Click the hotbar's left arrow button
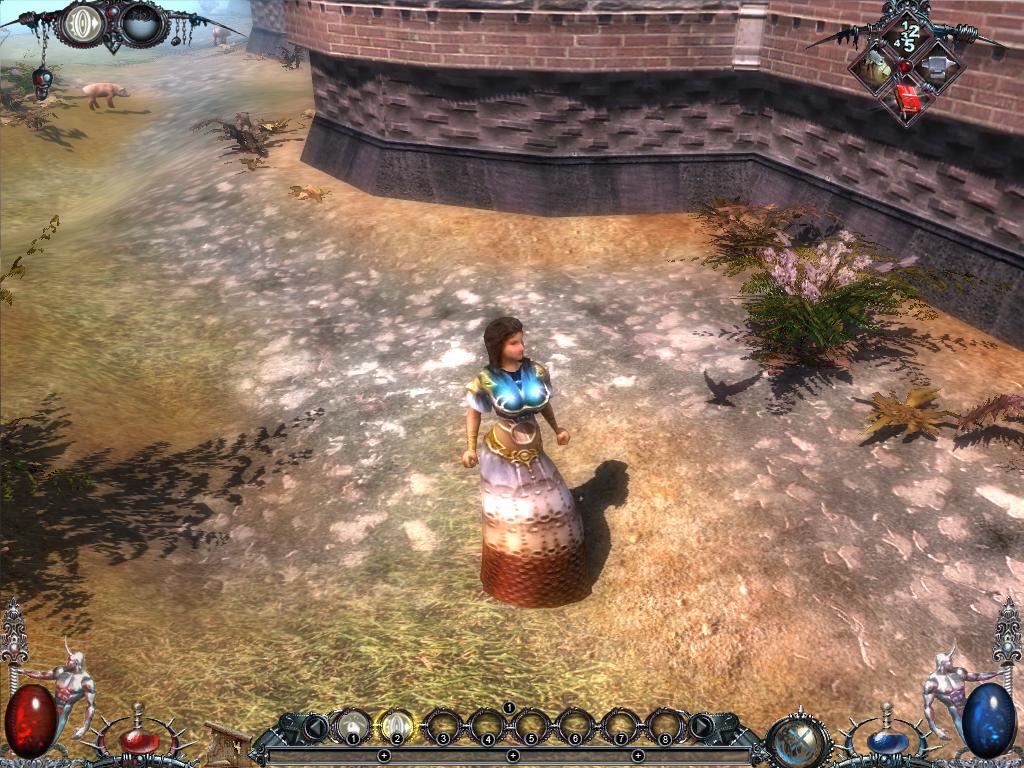This screenshot has height=768, width=1024. tap(315, 726)
